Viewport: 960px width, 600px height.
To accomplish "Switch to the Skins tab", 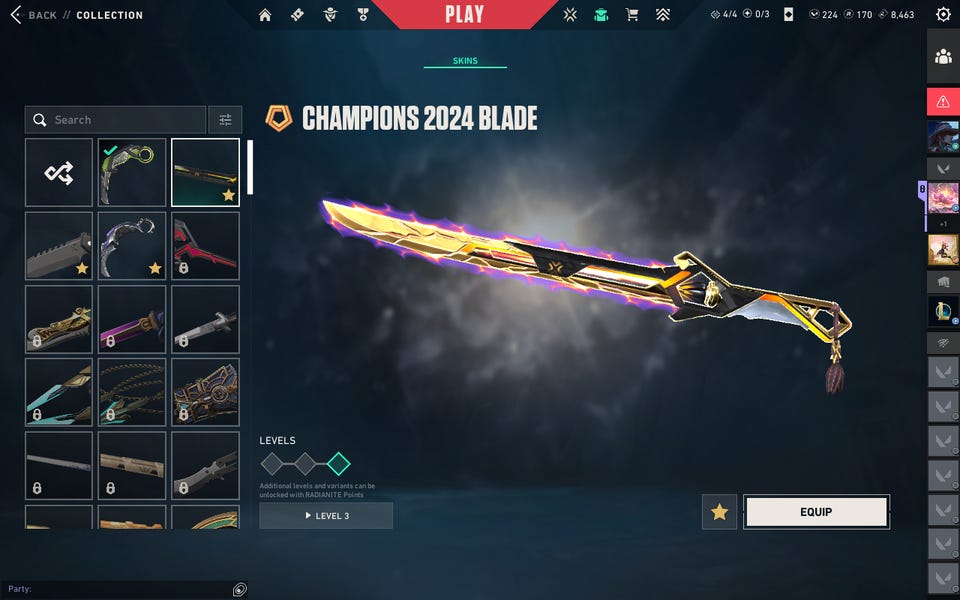I will click(465, 61).
